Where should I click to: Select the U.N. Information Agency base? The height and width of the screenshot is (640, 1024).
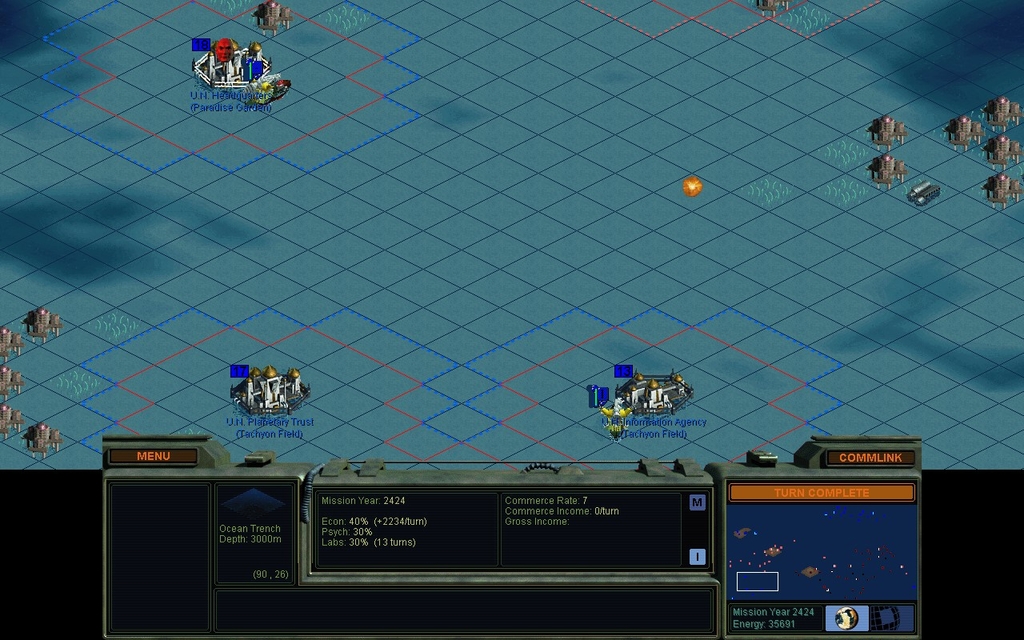click(x=654, y=393)
